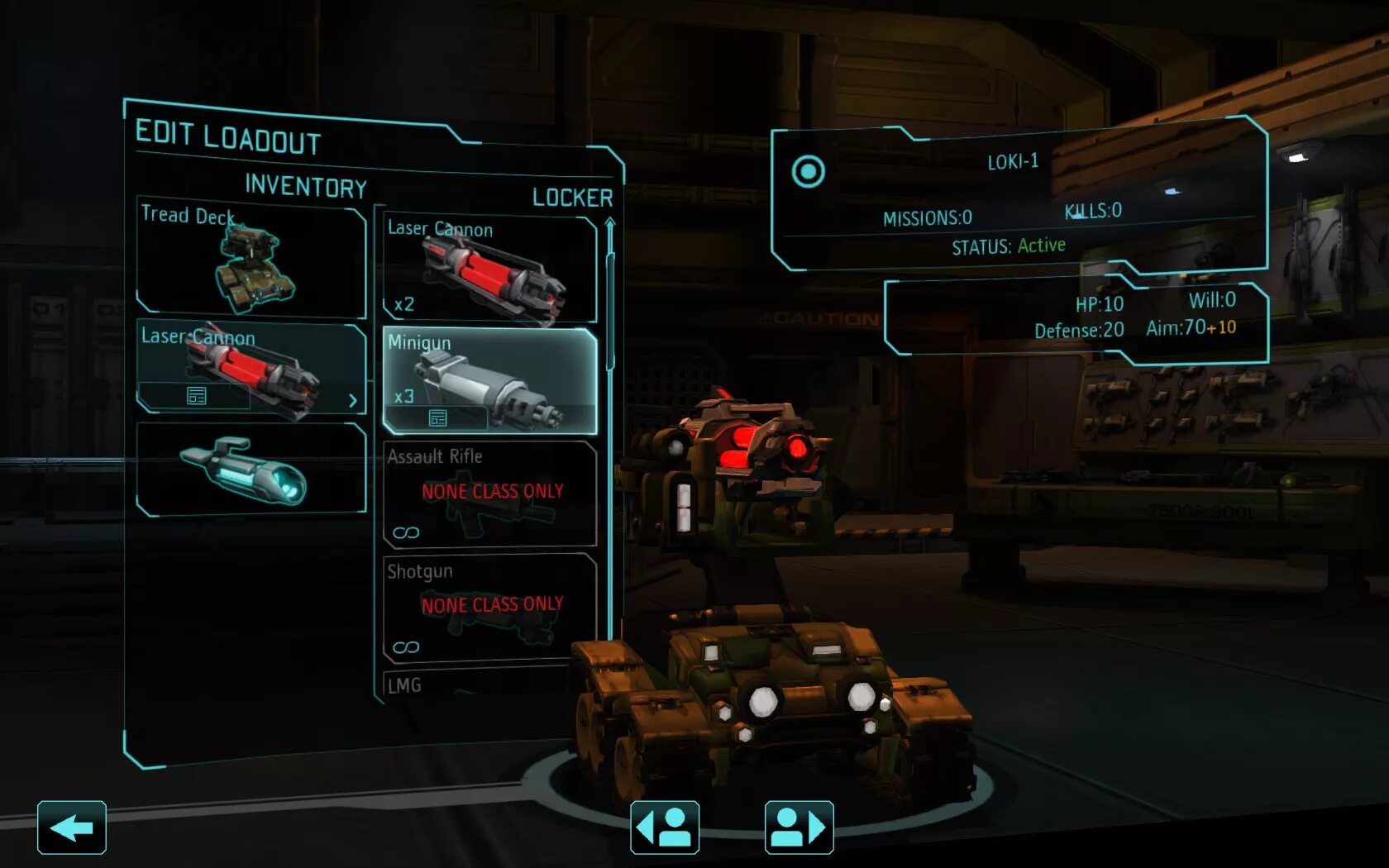
Task: Select the cyan utility item inventory slot
Action: [251, 470]
